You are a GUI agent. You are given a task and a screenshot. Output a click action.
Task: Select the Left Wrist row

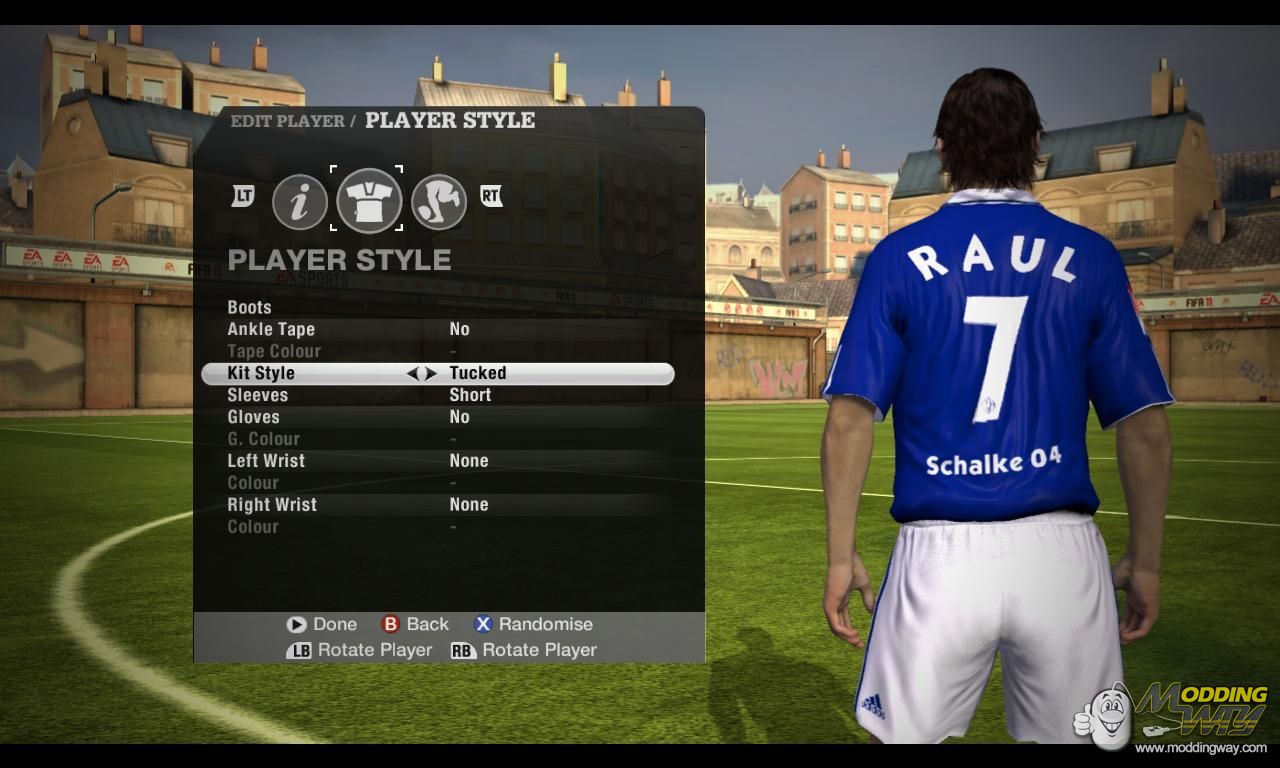tap(266, 461)
